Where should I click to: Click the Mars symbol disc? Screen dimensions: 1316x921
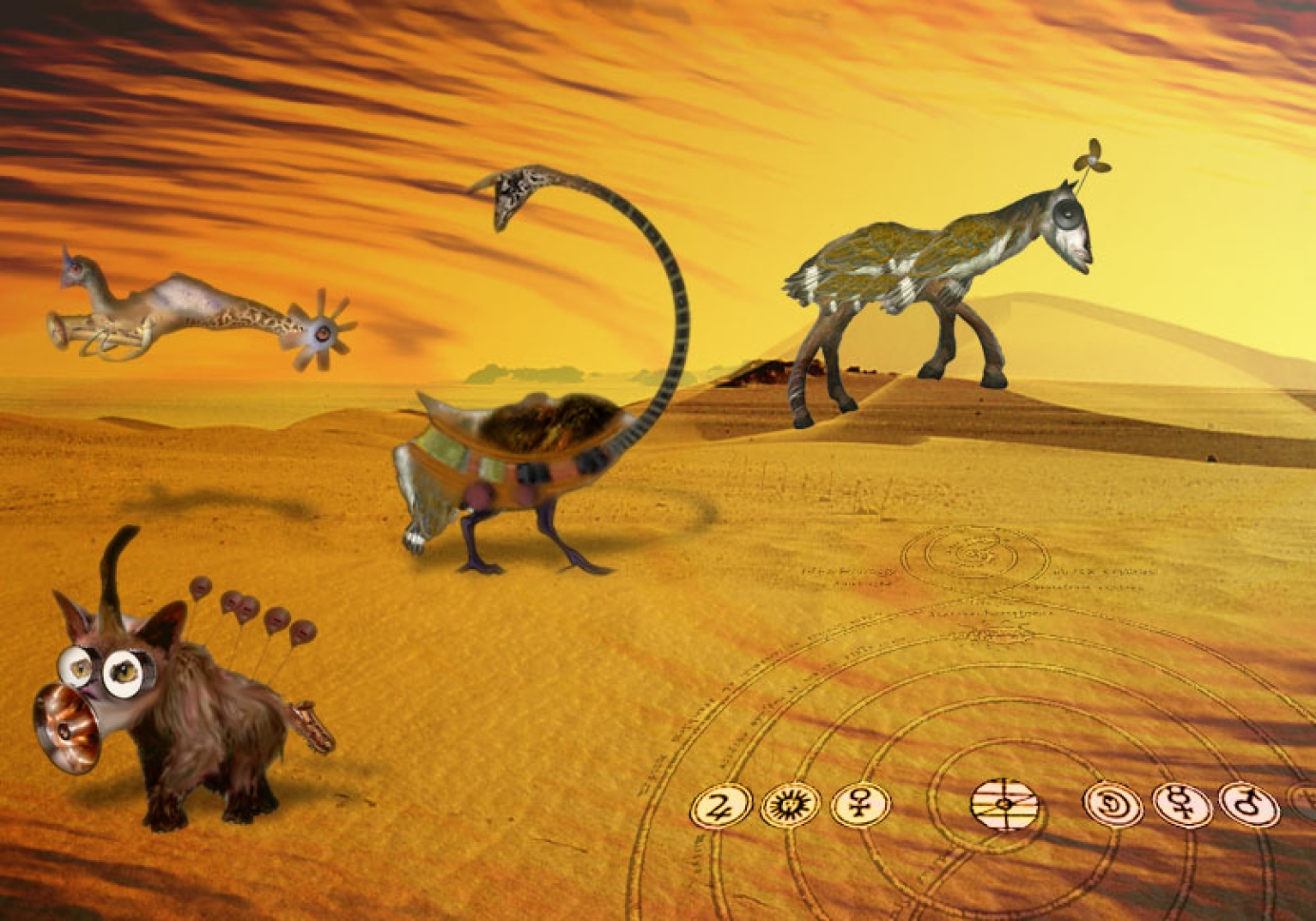[x=1247, y=804]
